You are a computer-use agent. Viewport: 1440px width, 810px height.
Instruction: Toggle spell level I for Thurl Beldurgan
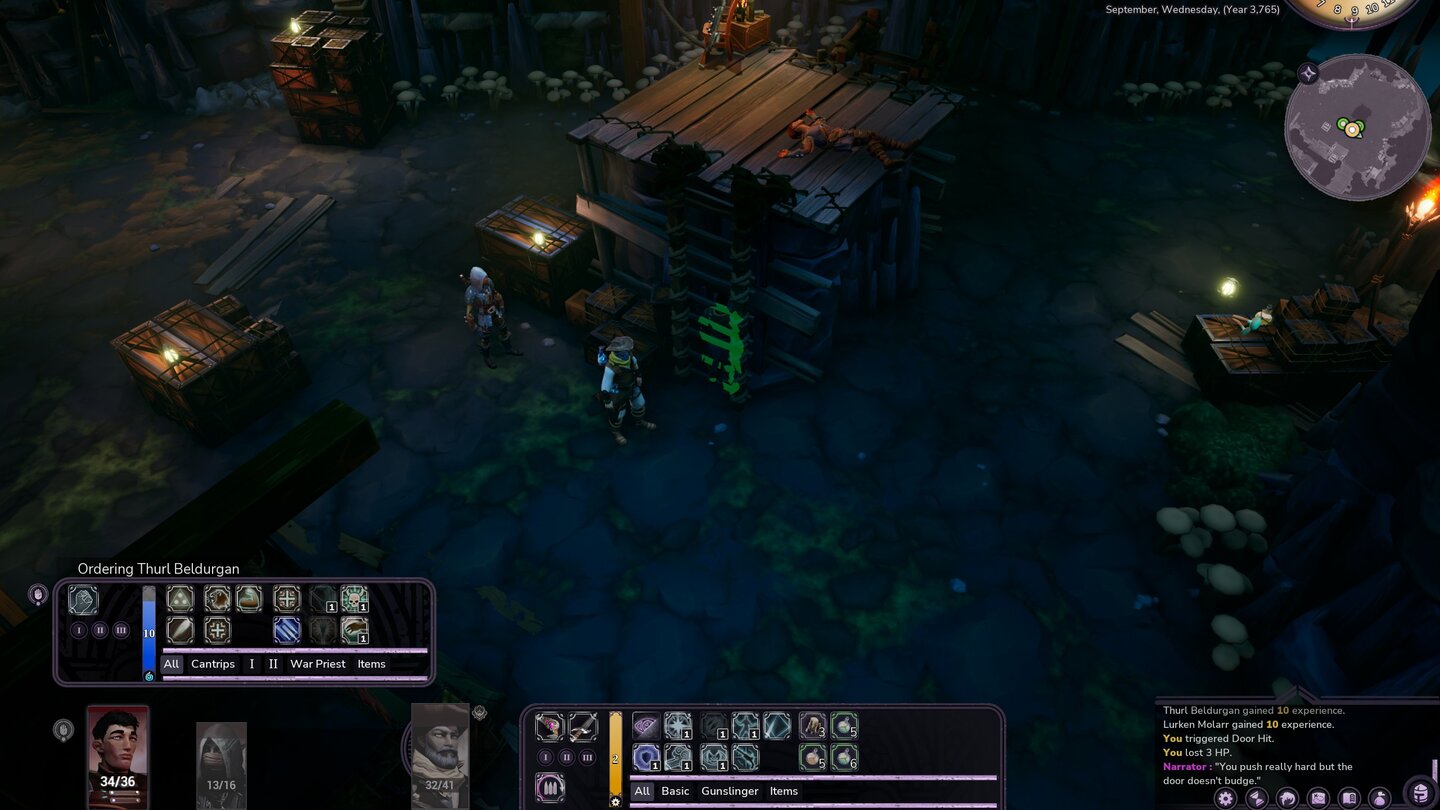pyautogui.click(x=78, y=631)
